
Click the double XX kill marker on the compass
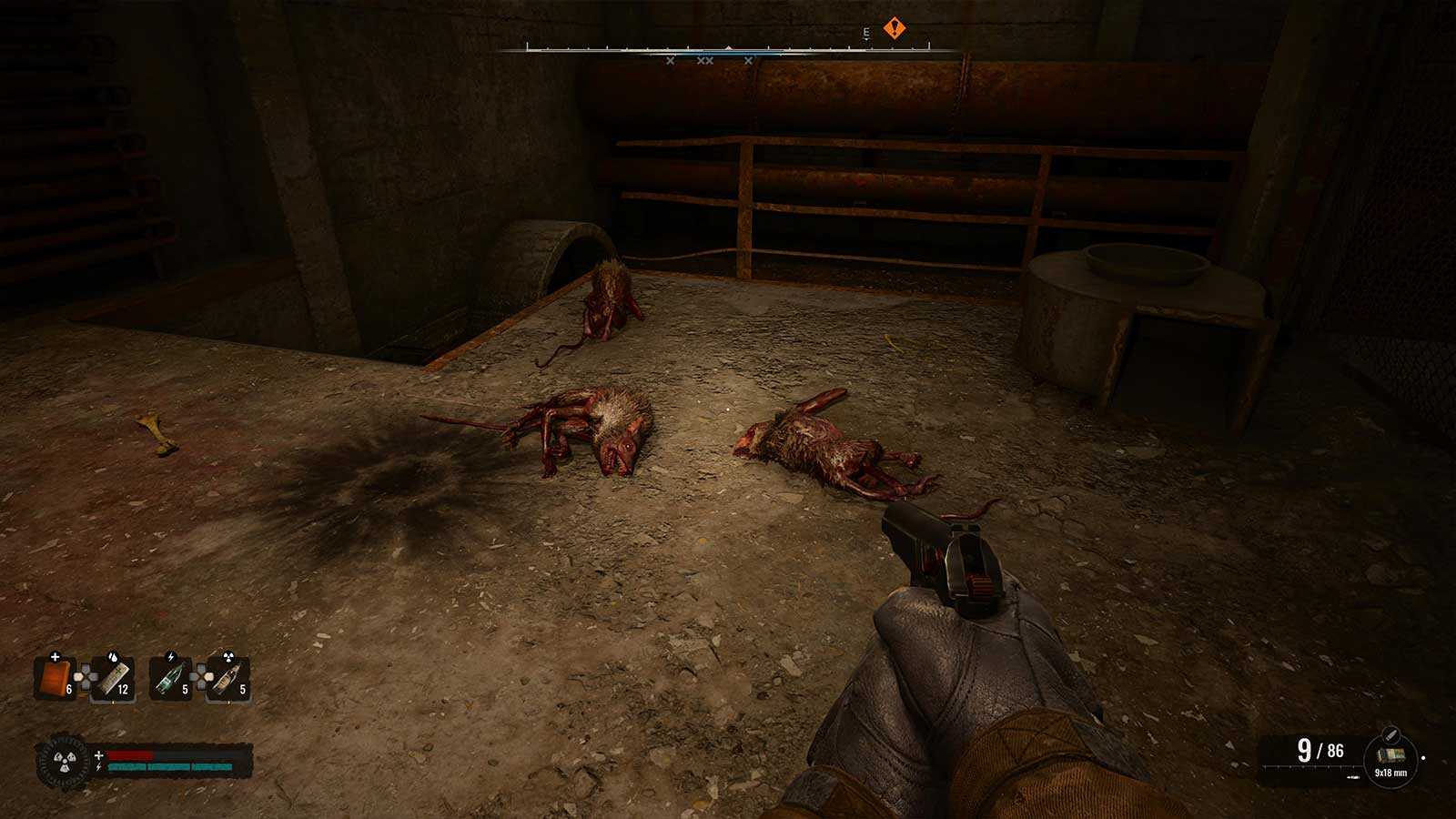[705, 61]
